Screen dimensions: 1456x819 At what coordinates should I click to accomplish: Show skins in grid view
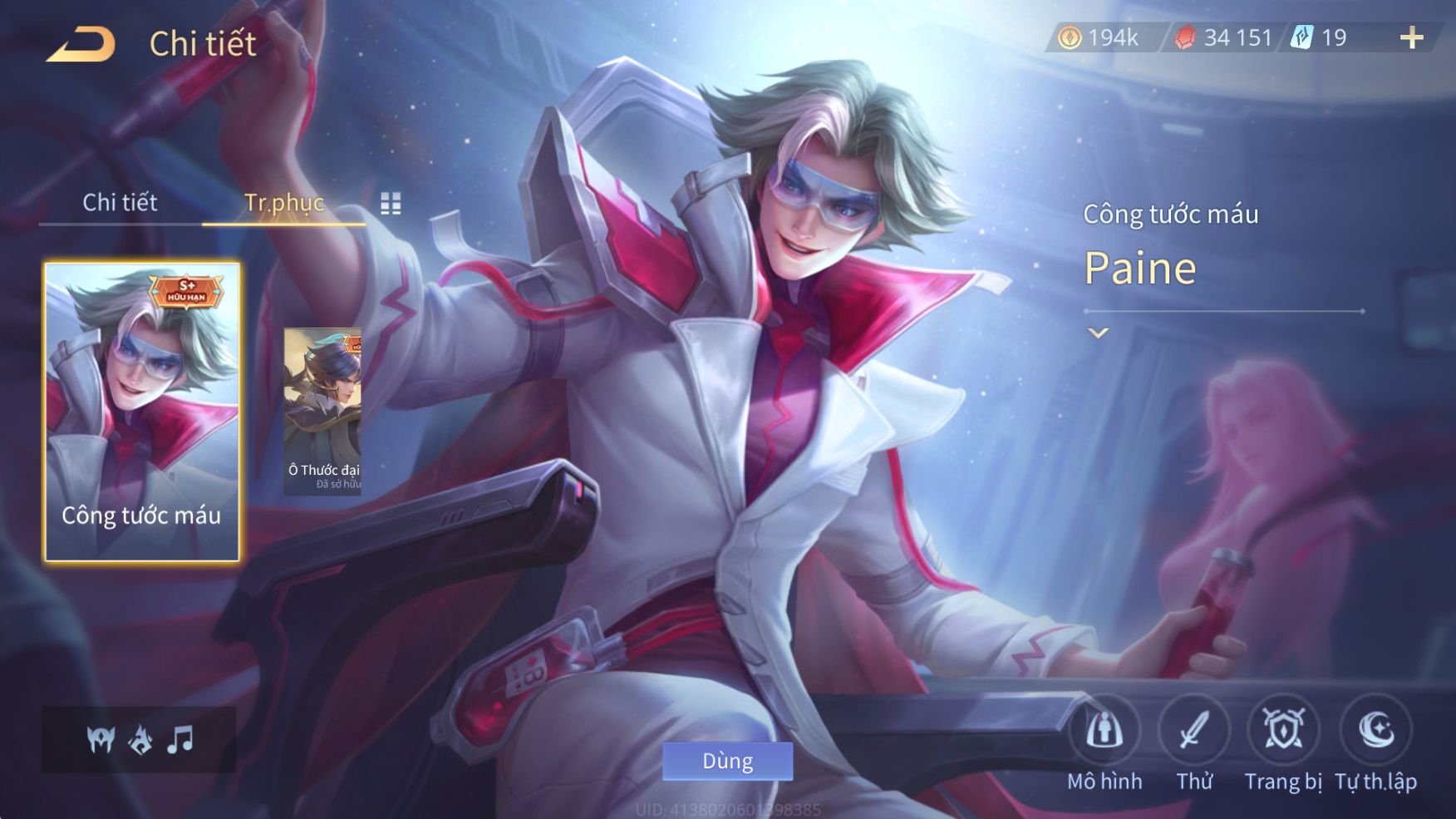(391, 203)
